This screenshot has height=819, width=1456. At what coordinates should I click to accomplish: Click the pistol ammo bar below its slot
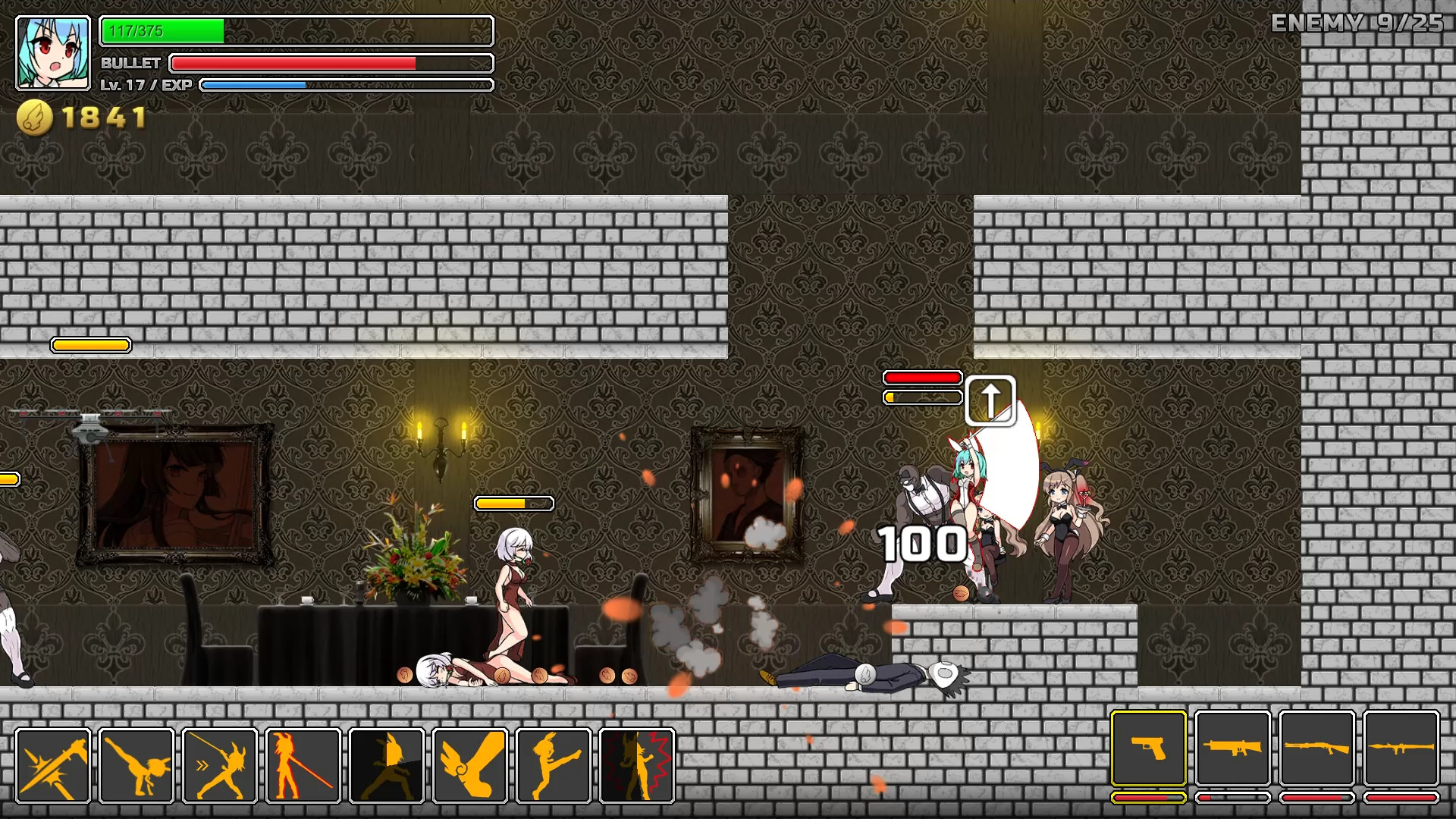1149,799
